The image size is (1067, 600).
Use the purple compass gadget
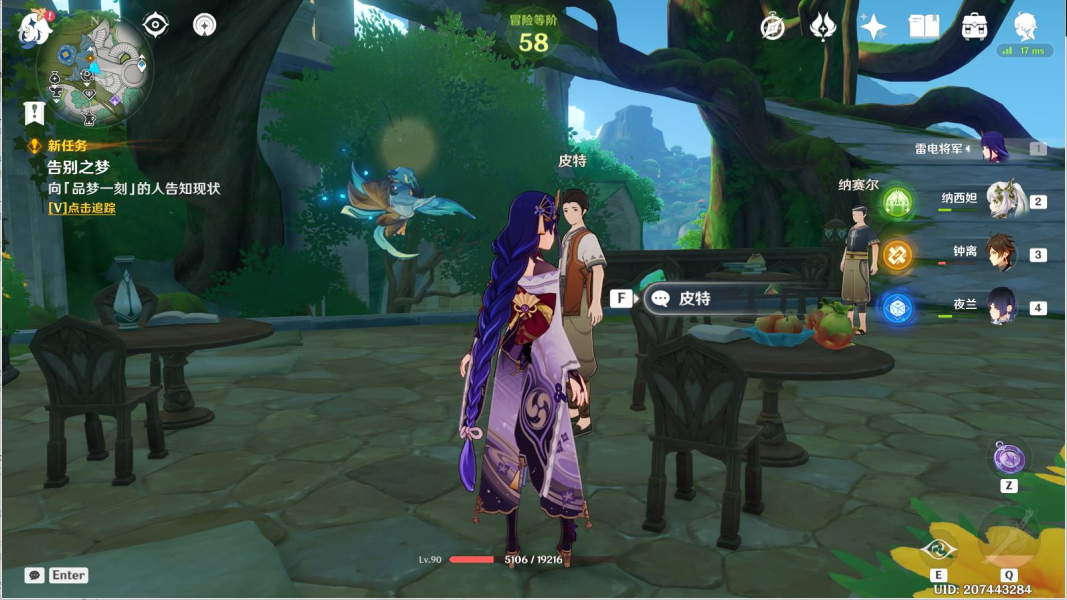[1009, 460]
